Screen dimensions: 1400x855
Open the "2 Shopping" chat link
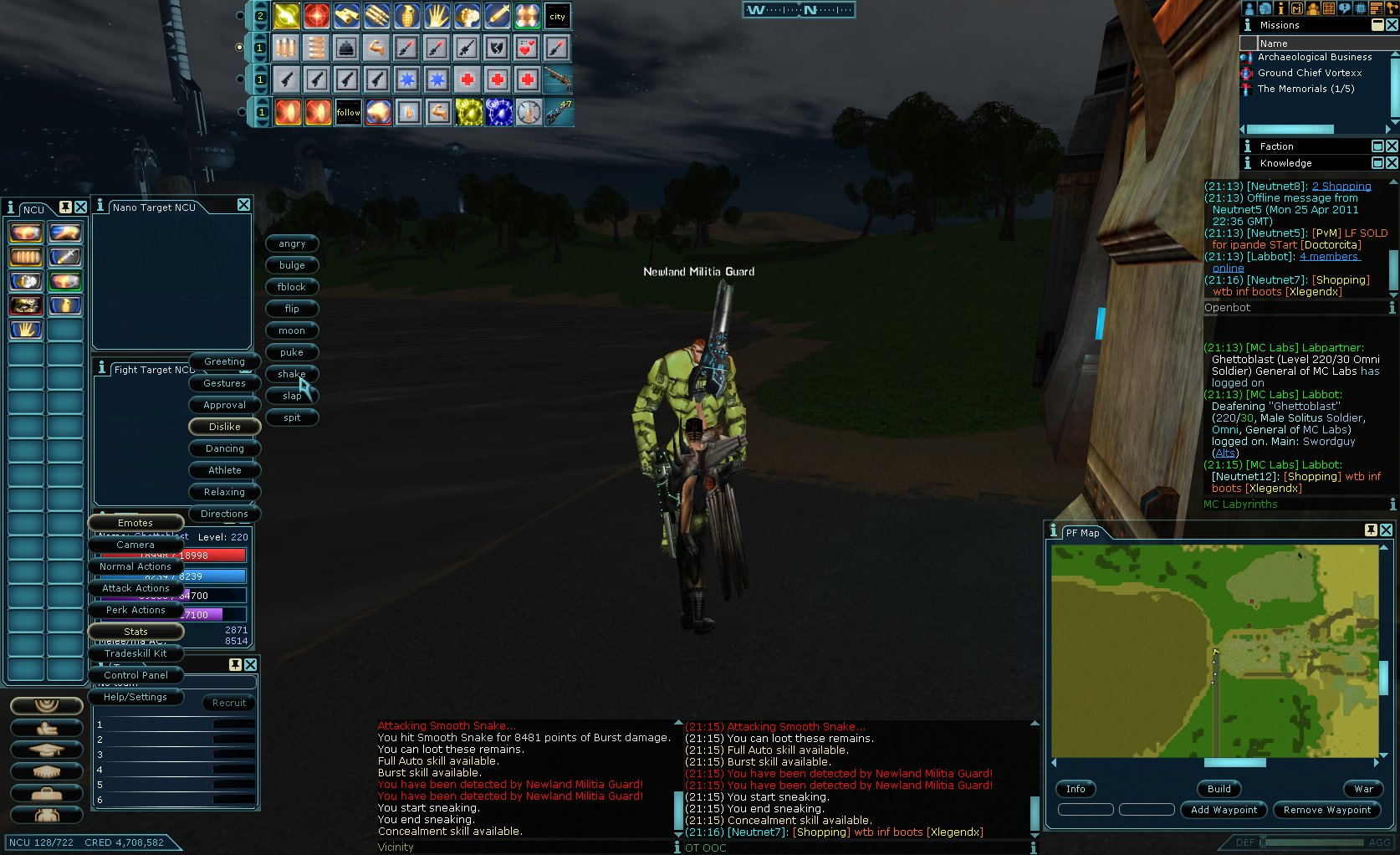(x=1341, y=187)
